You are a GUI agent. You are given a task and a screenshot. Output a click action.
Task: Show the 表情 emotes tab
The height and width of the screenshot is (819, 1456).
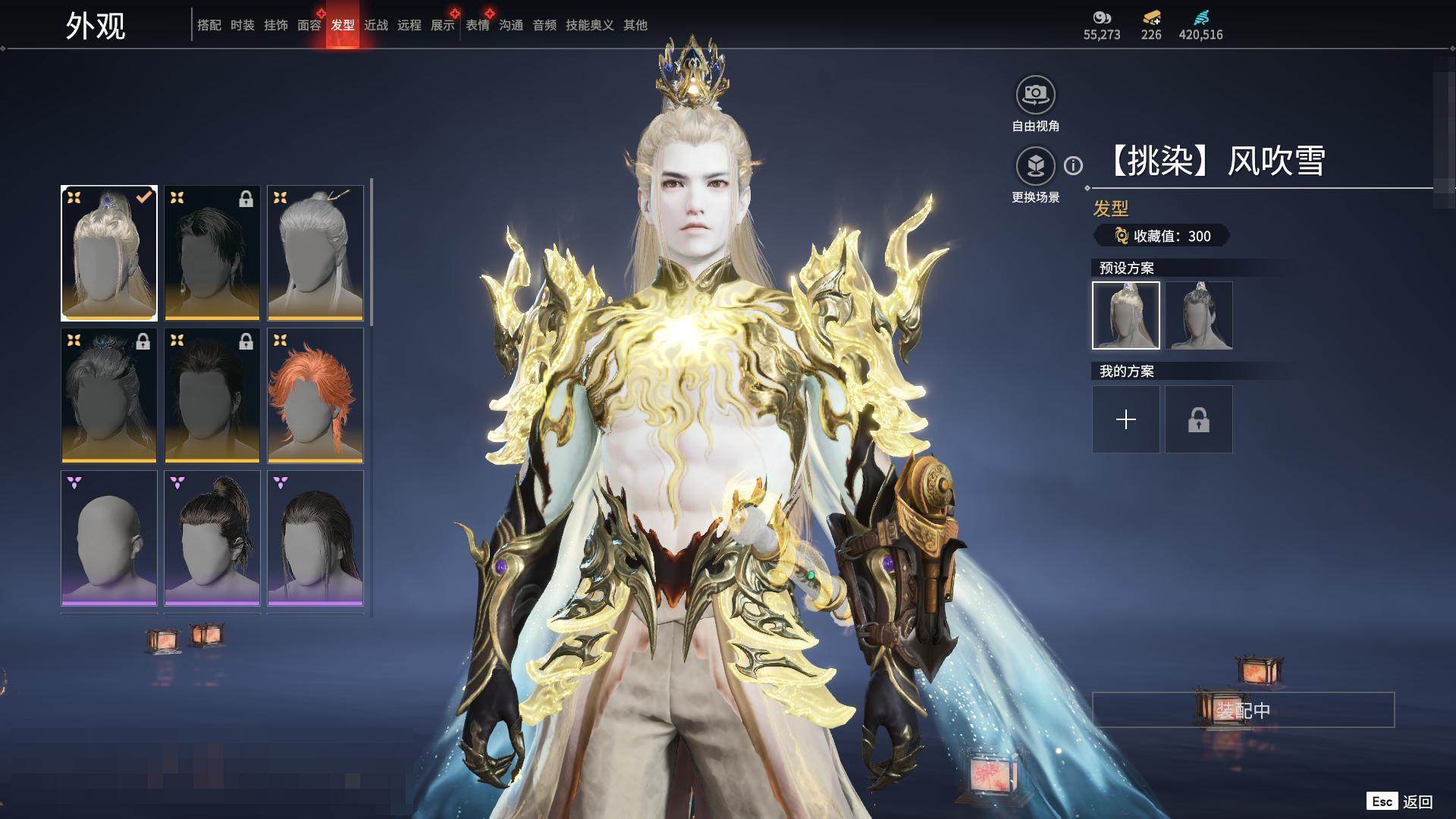[477, 26]
